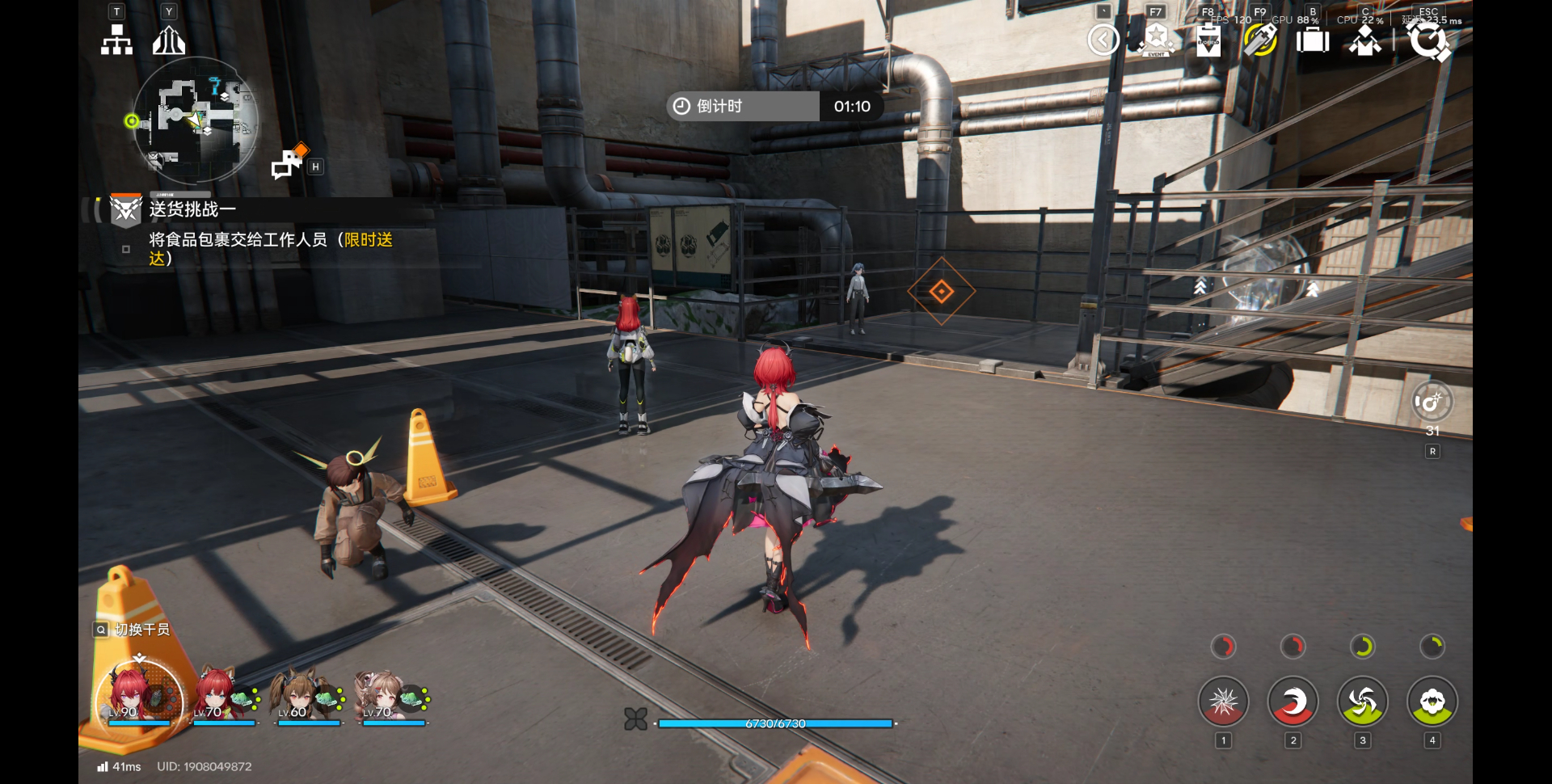Click the circled left-arrow collapse button
Image resolution: width=1552 pixels, height=784 pixels.
pos(1103,40)
